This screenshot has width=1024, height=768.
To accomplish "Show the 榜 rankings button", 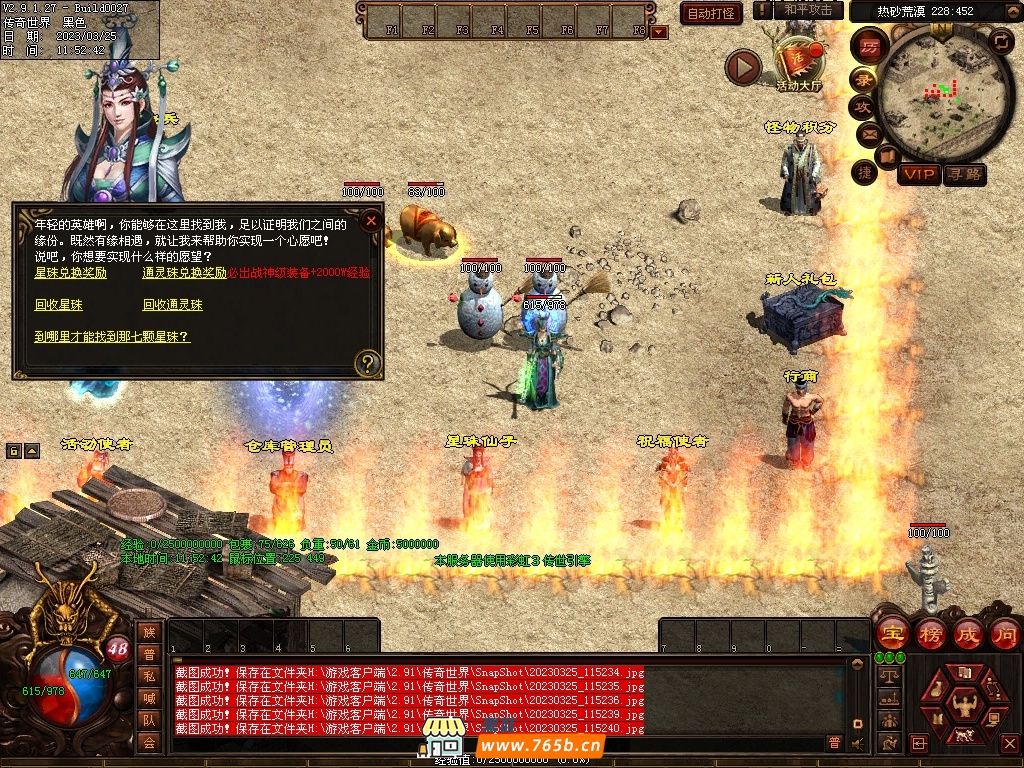I will coord(930,633).
